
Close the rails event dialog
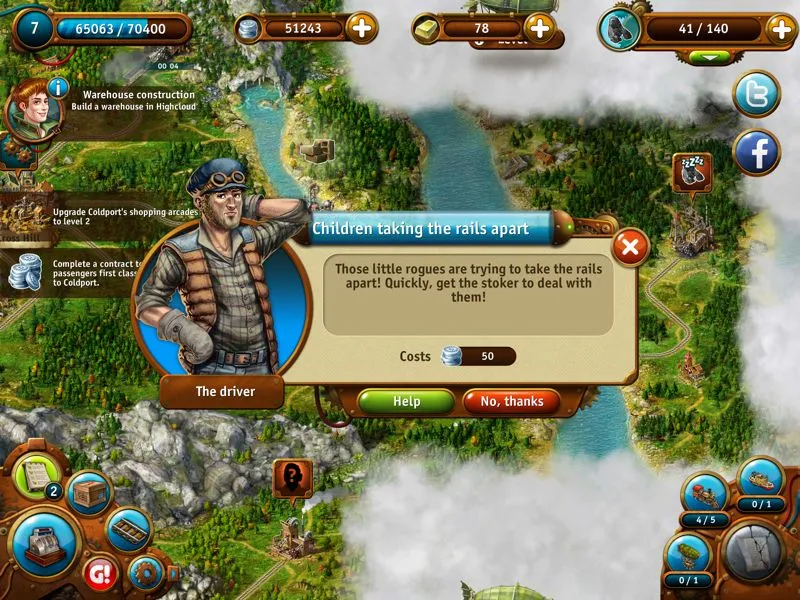(629, 247)
